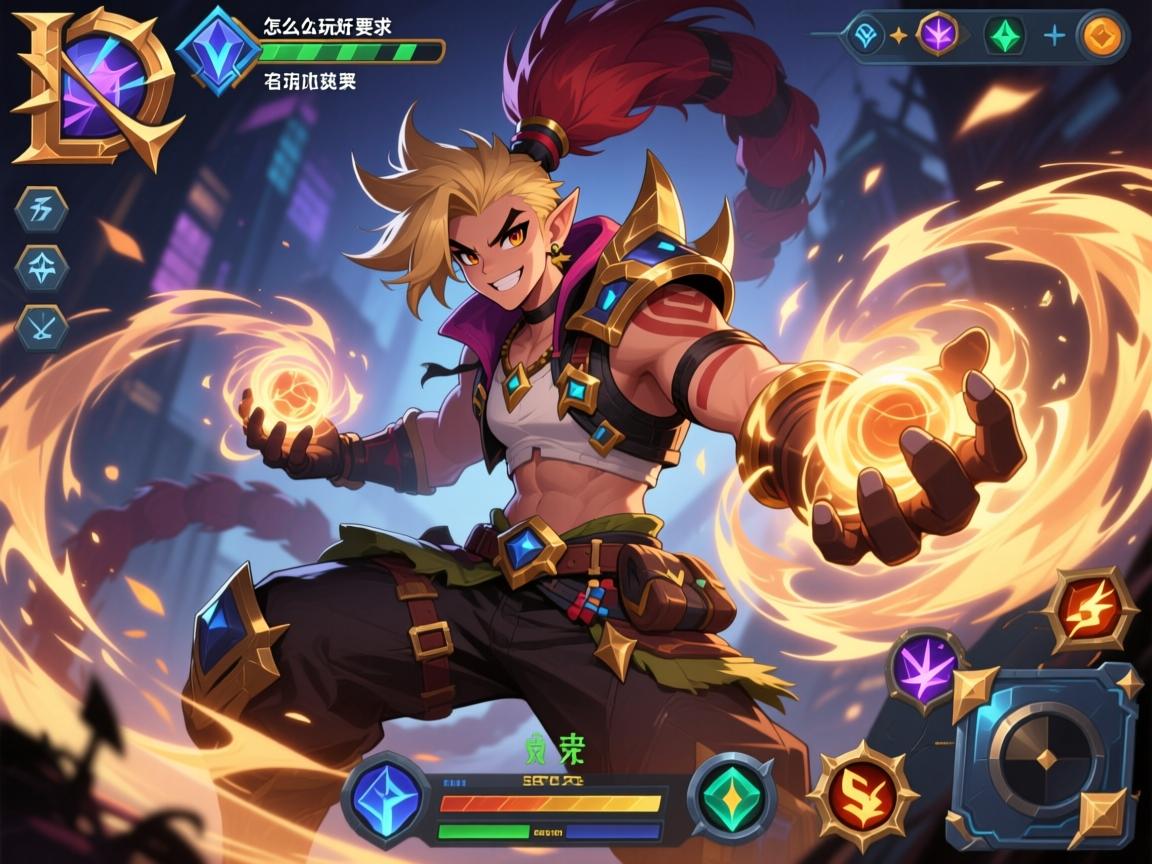Click the top hexagon button on the left
1152x864 pixels.
pos(43,210)
